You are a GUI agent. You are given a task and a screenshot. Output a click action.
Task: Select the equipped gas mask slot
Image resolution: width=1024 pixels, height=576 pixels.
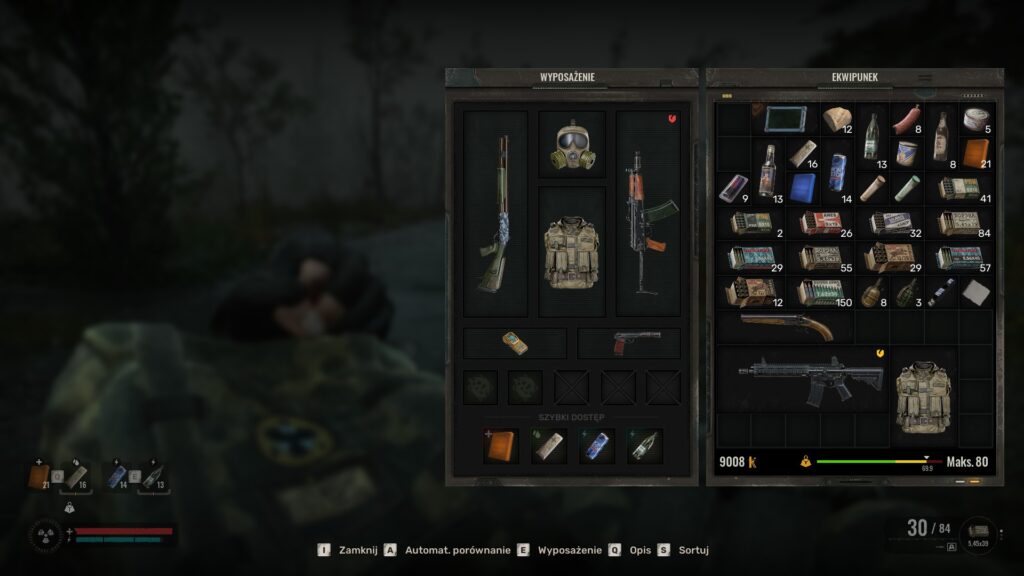click(572, 145)
